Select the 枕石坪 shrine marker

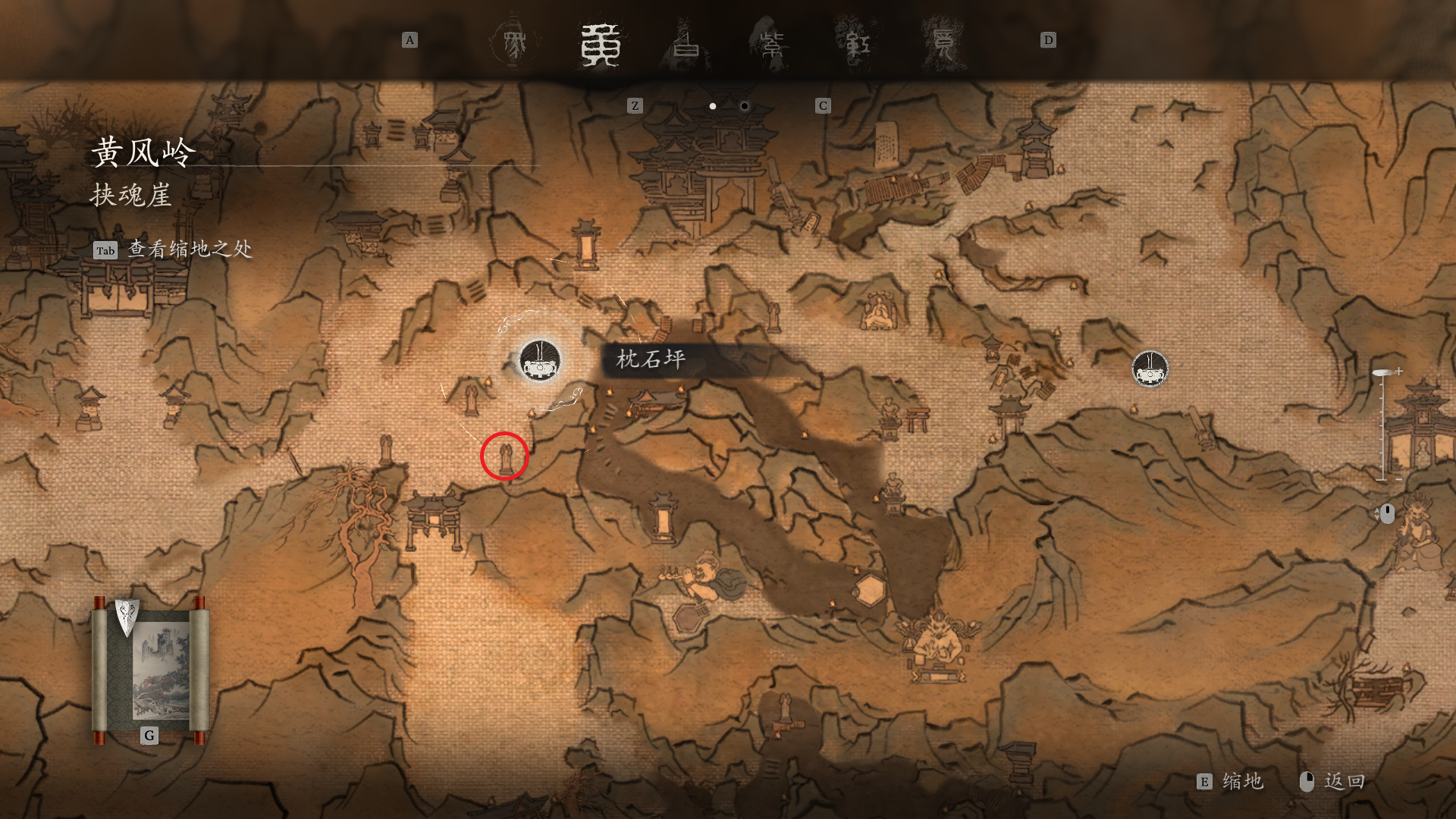[x=540, y=360]
